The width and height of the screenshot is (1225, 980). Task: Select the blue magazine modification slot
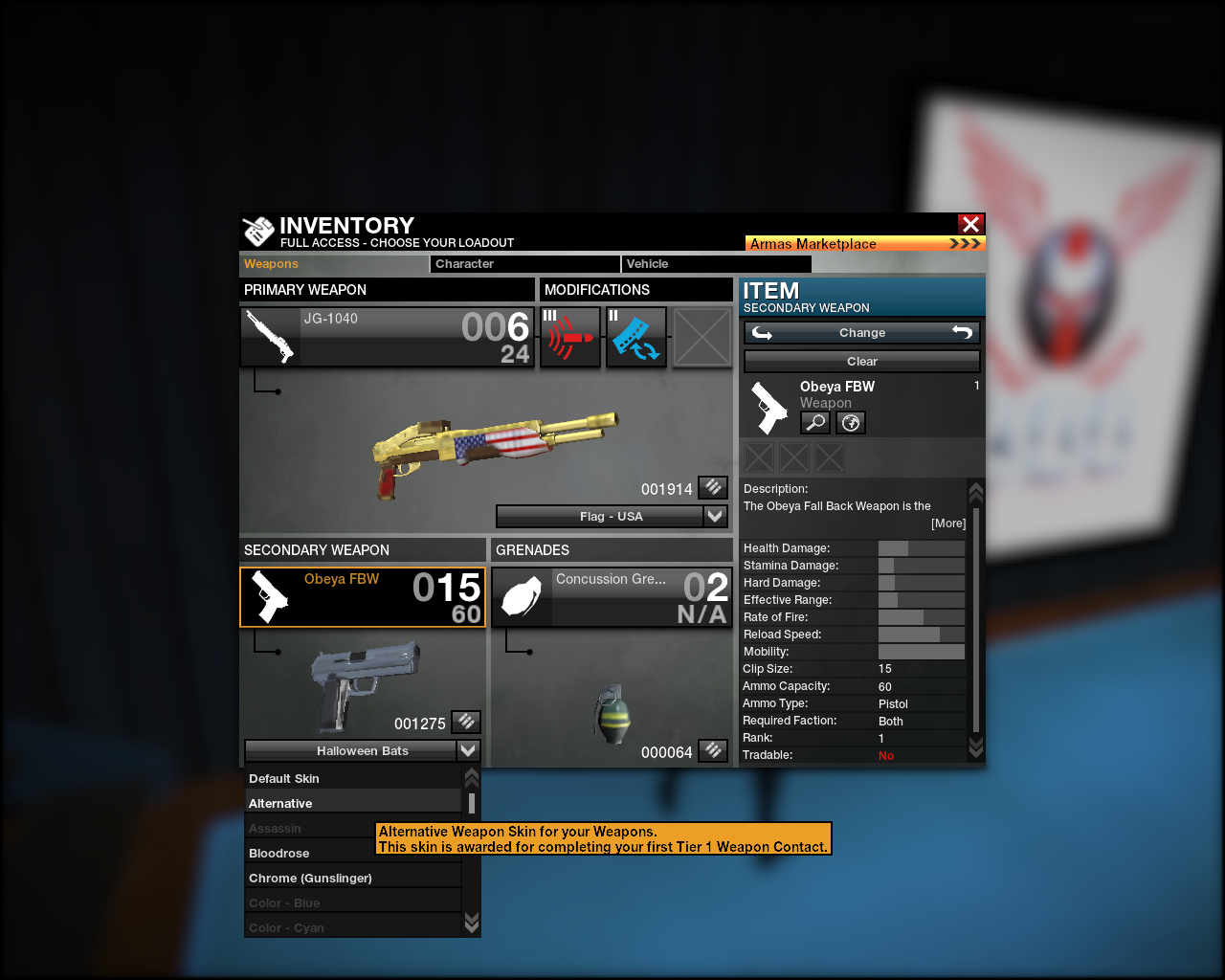[635, 337]
